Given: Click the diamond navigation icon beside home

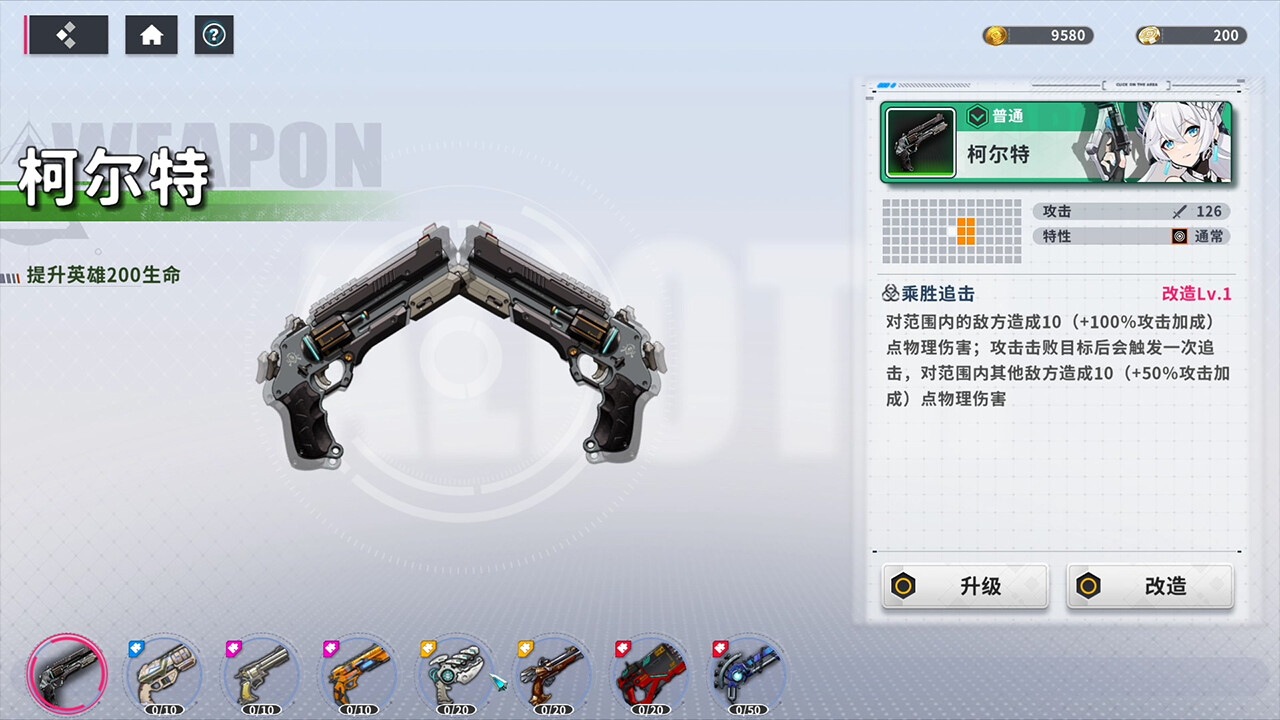Looking at the screenshot, I should pos(68,34).
